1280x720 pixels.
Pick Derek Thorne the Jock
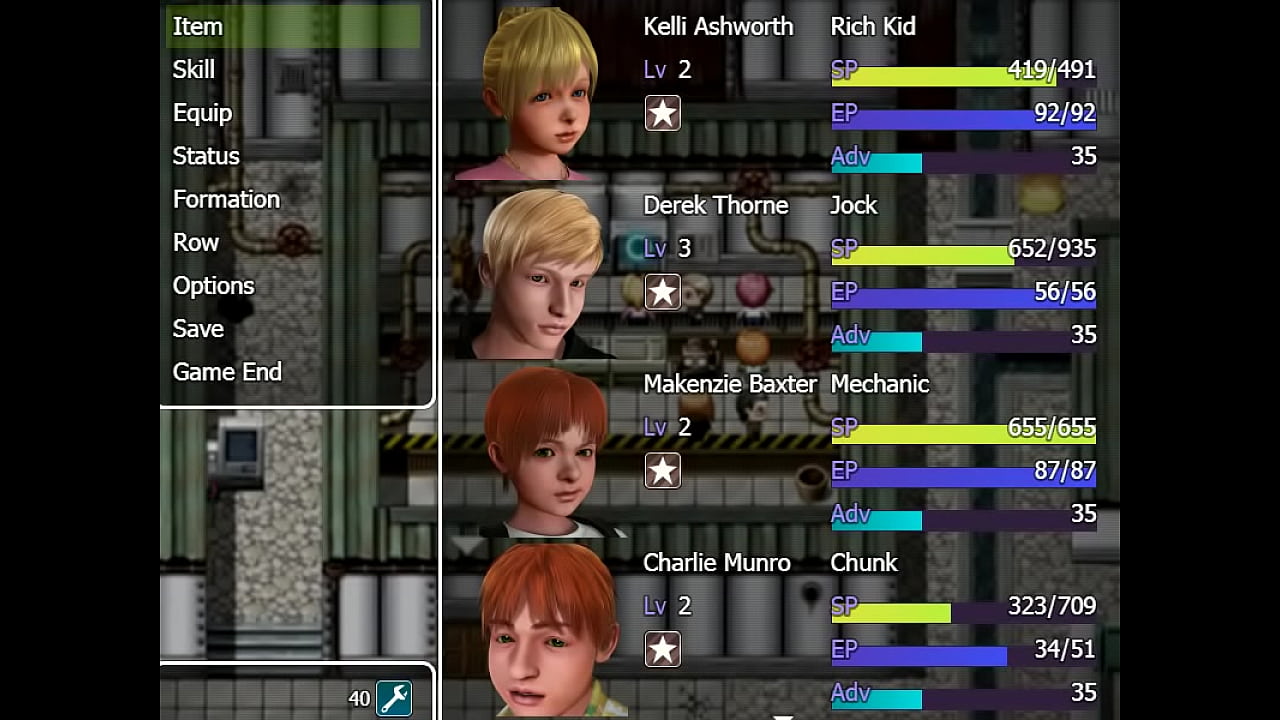pyautogui.click(x=716, y=206)
